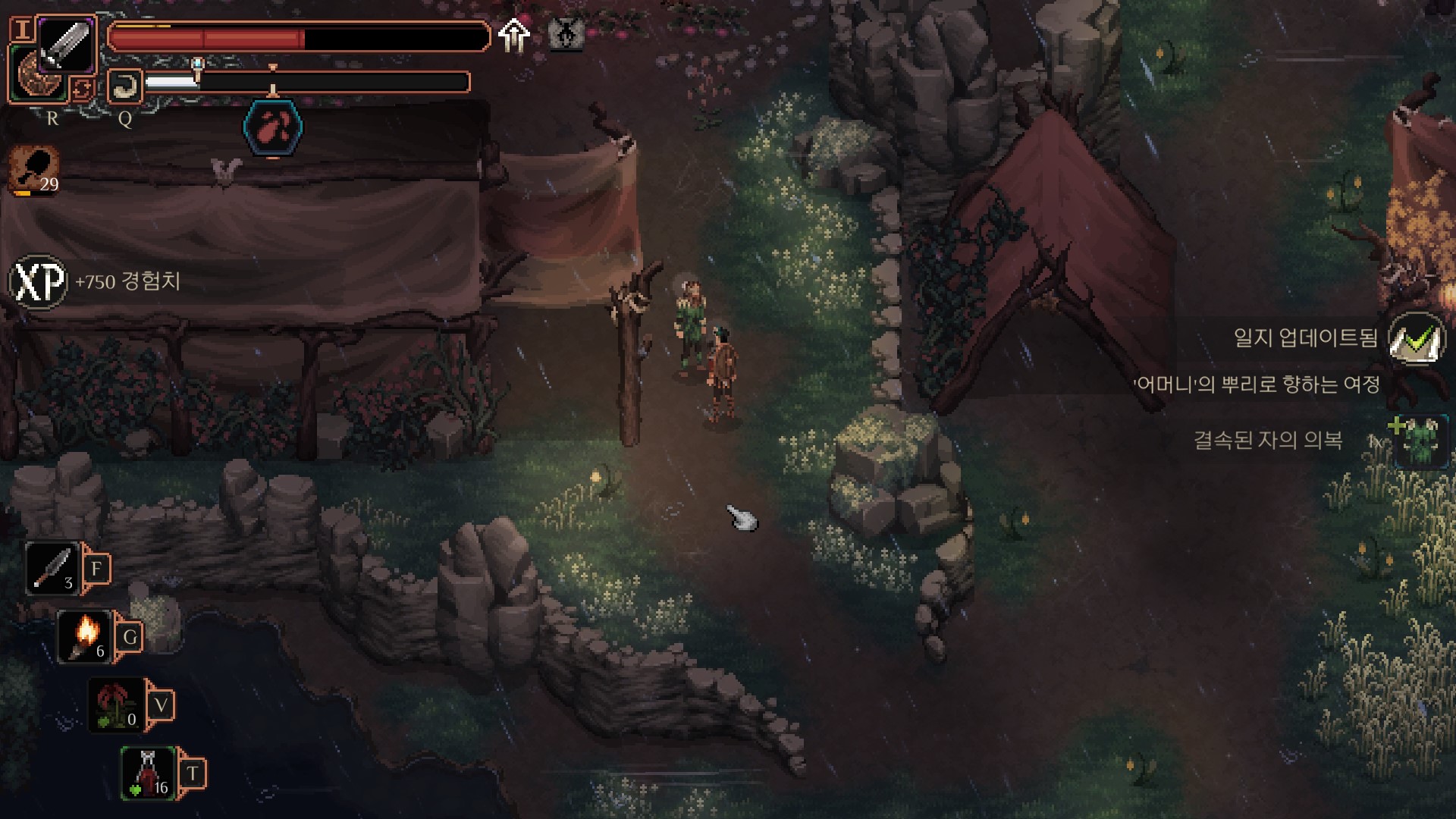Click the weapon swap arrows icon

(81, 89)
